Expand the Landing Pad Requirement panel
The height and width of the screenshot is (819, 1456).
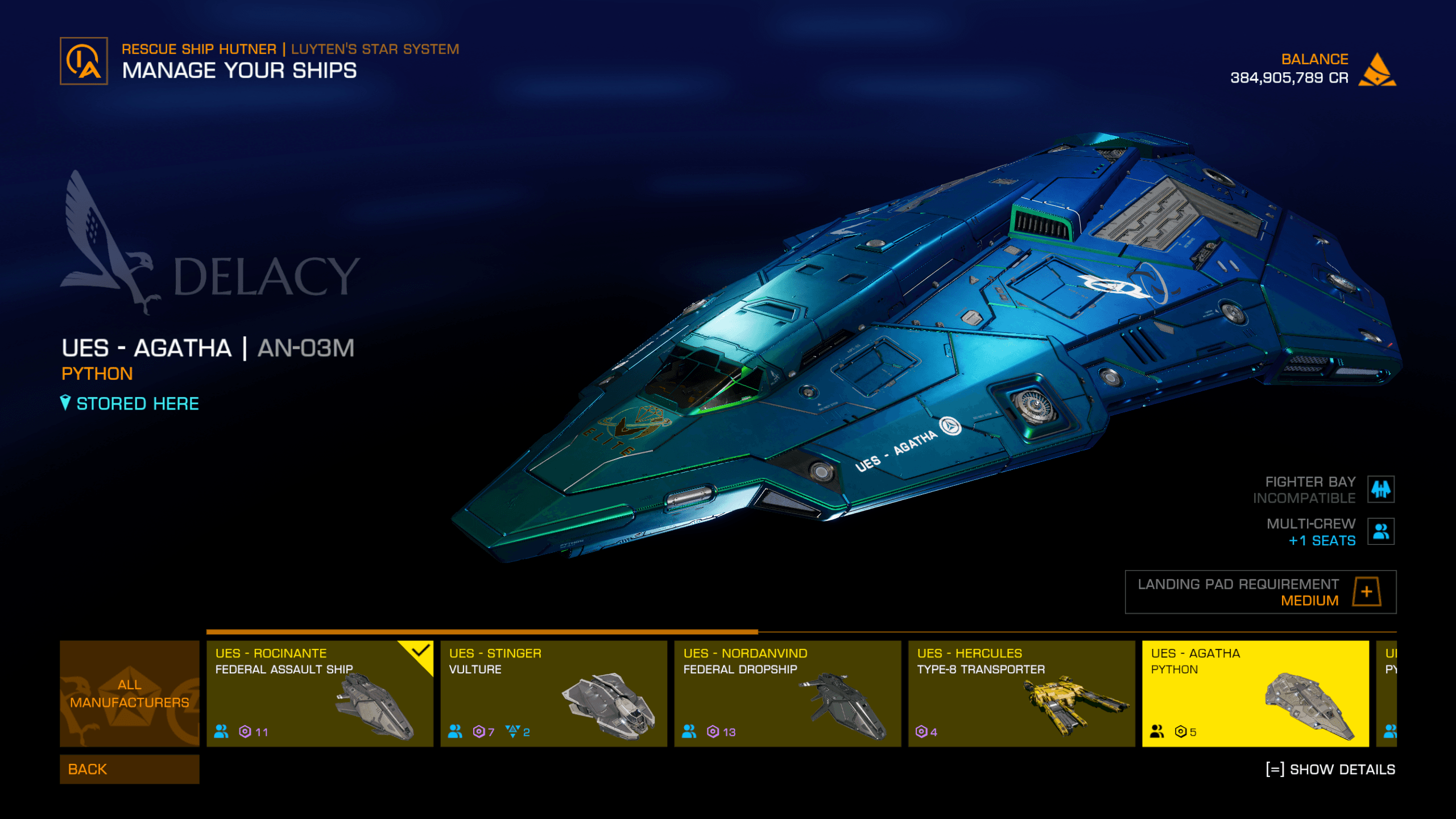[x=1367, y=591]
